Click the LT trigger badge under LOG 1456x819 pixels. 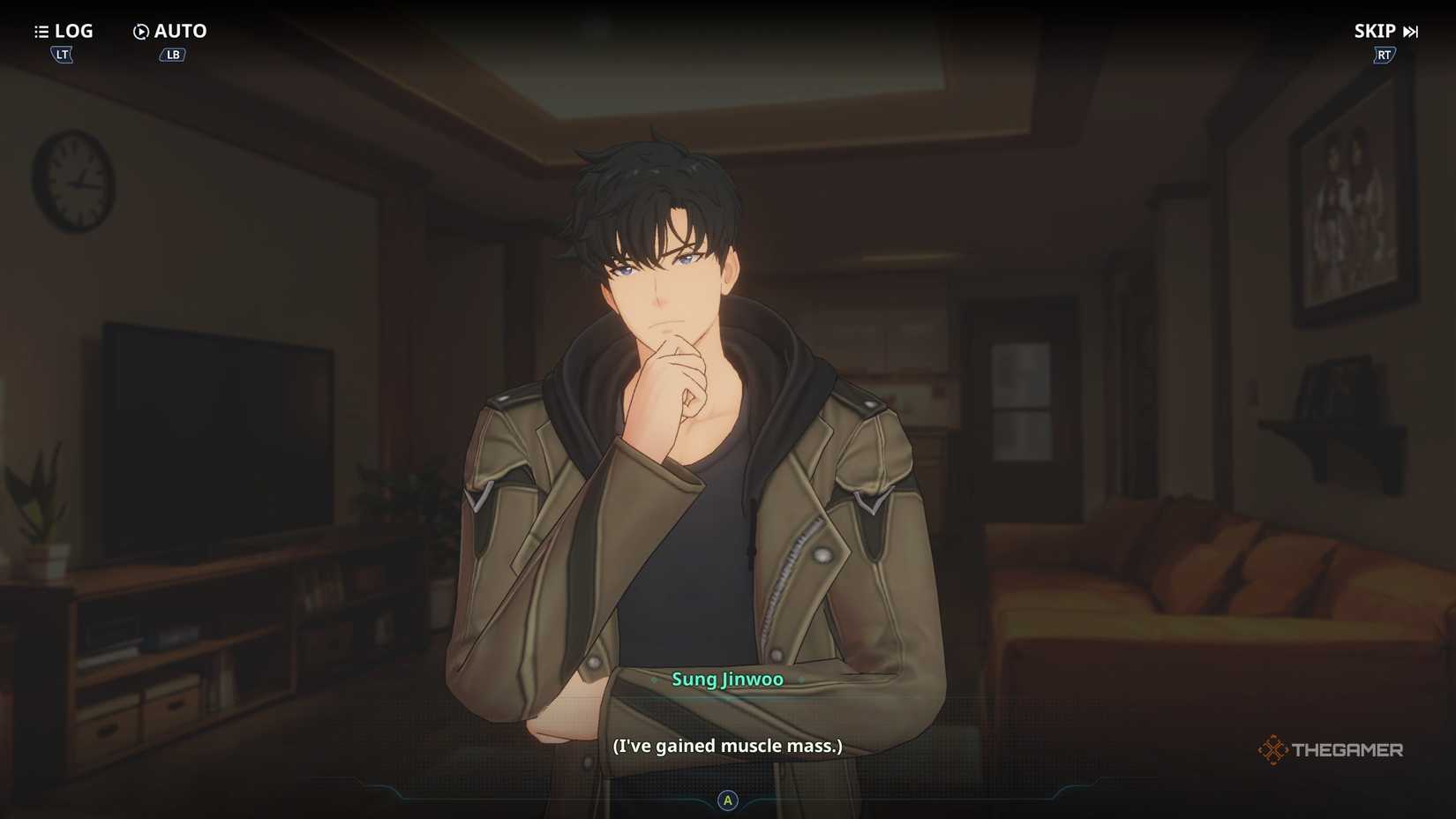pyautogui.click(x=61, y=54)
